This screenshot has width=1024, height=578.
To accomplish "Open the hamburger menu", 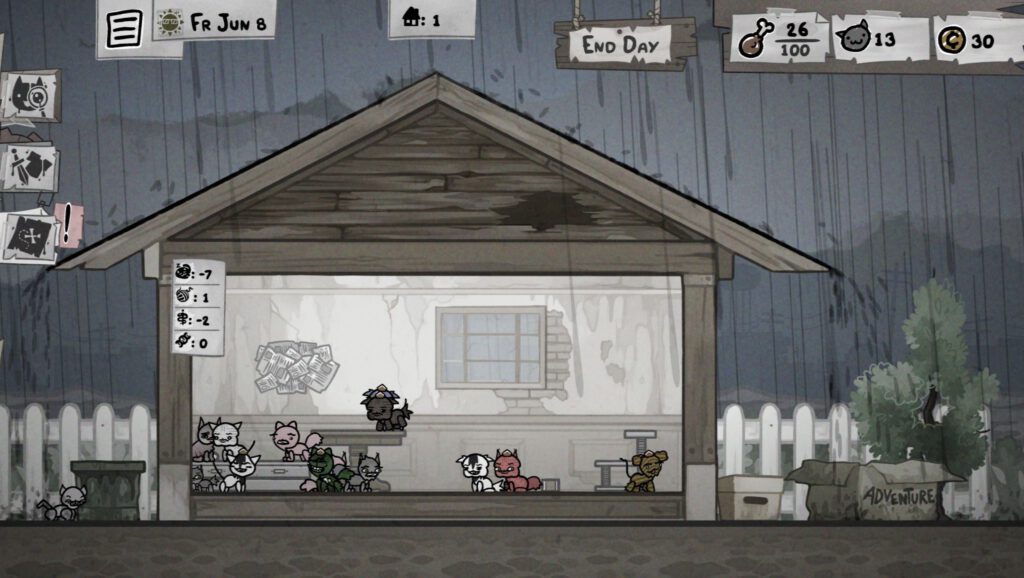I will (x=124, y=28).
